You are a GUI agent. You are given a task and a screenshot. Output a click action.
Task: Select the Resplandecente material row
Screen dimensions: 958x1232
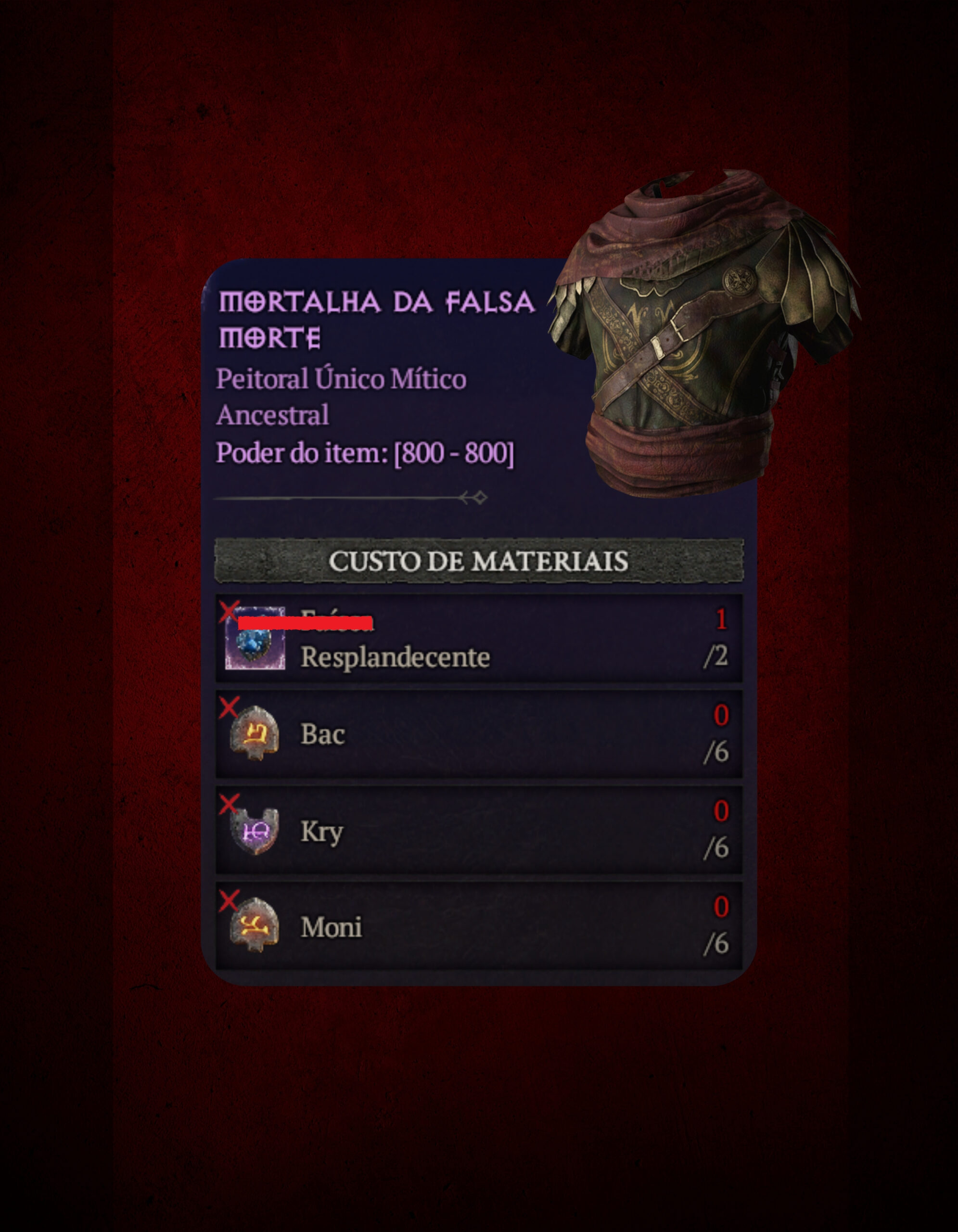point(479,639)
